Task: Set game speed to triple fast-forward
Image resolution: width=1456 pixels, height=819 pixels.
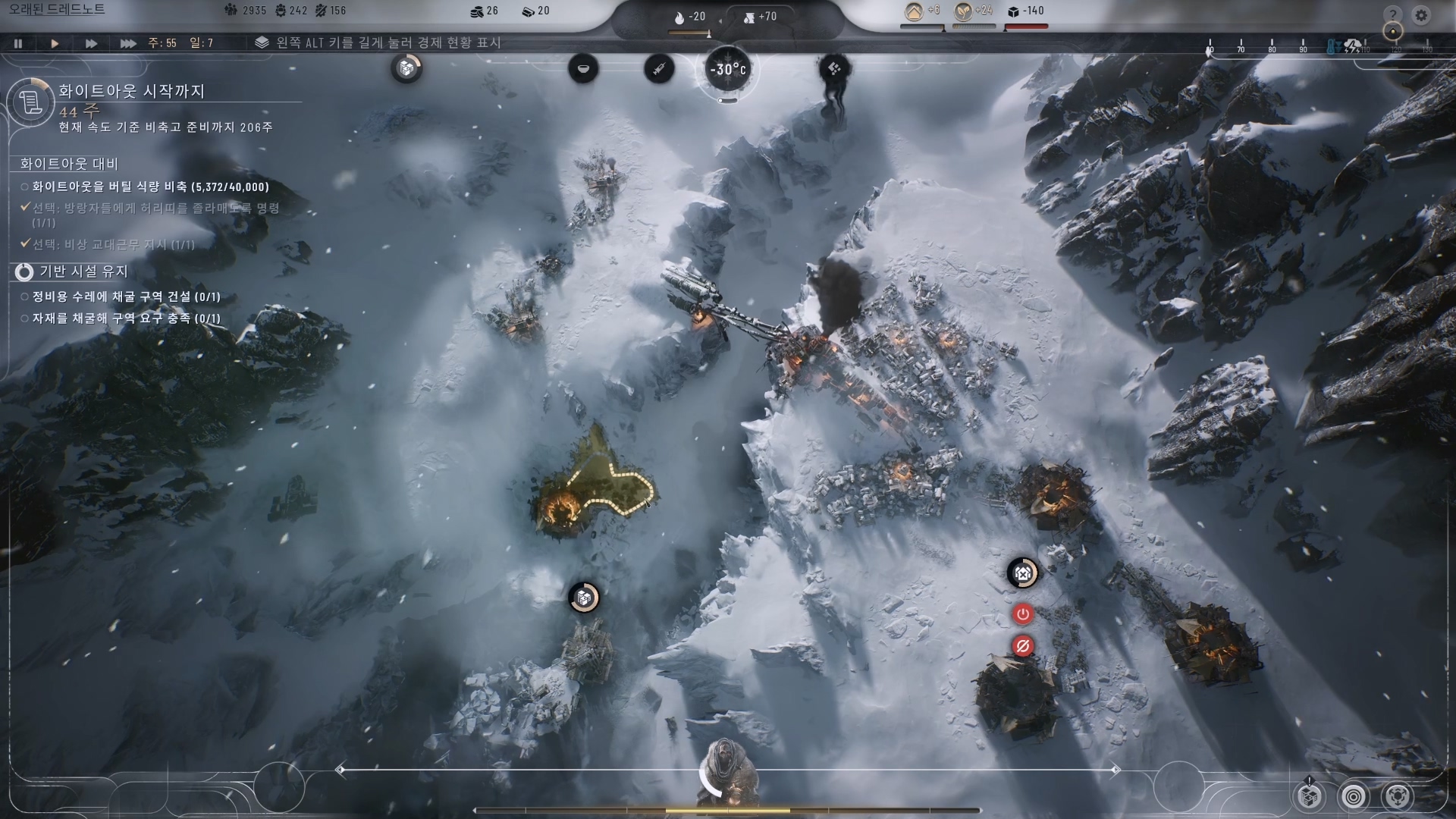Action: (128, 43)
